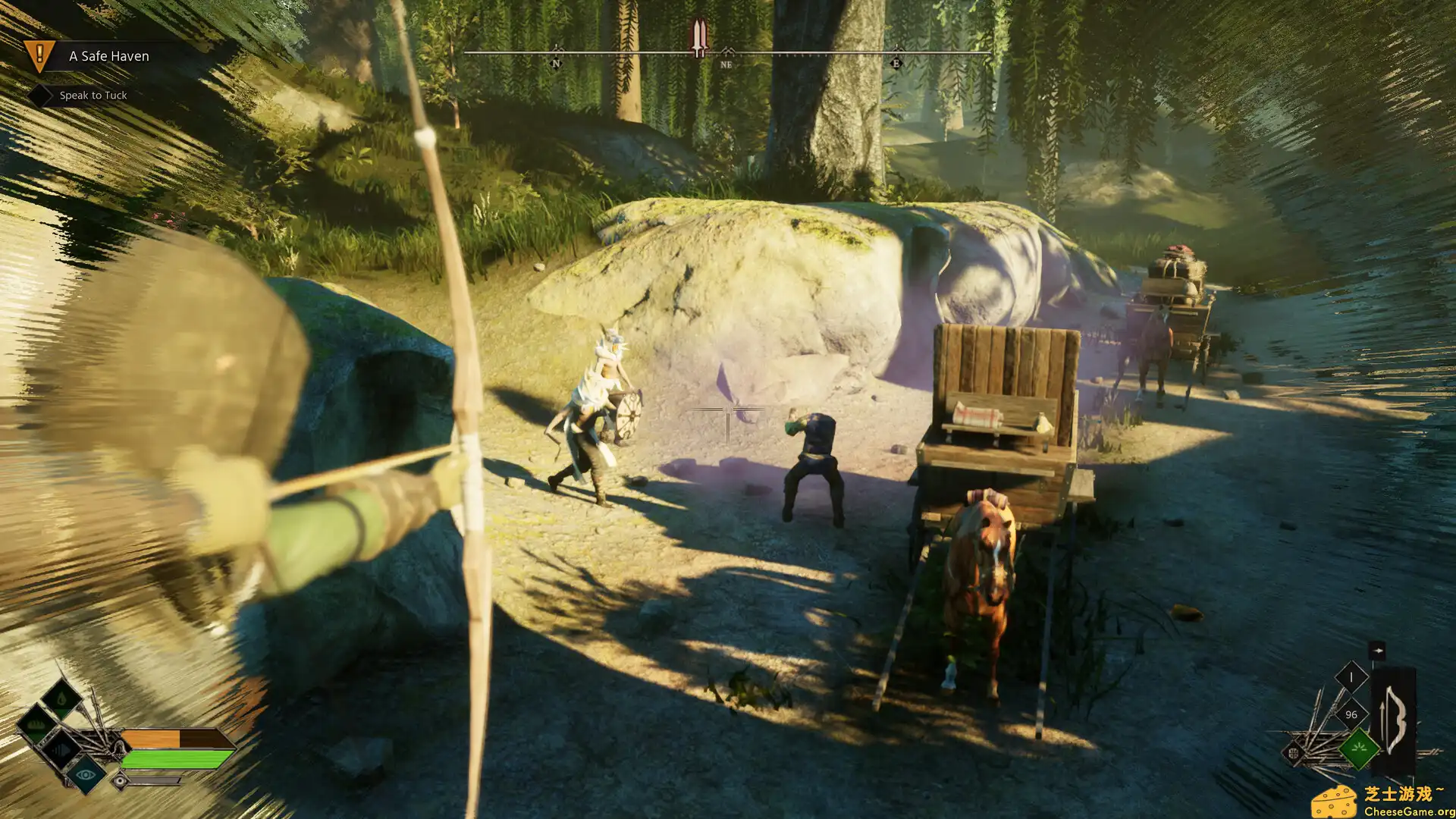Image resolution: width=1456 pixels, height=819 pixels.
Task: Toggle the detection eye beside the awareness bar
Action: 120,780
